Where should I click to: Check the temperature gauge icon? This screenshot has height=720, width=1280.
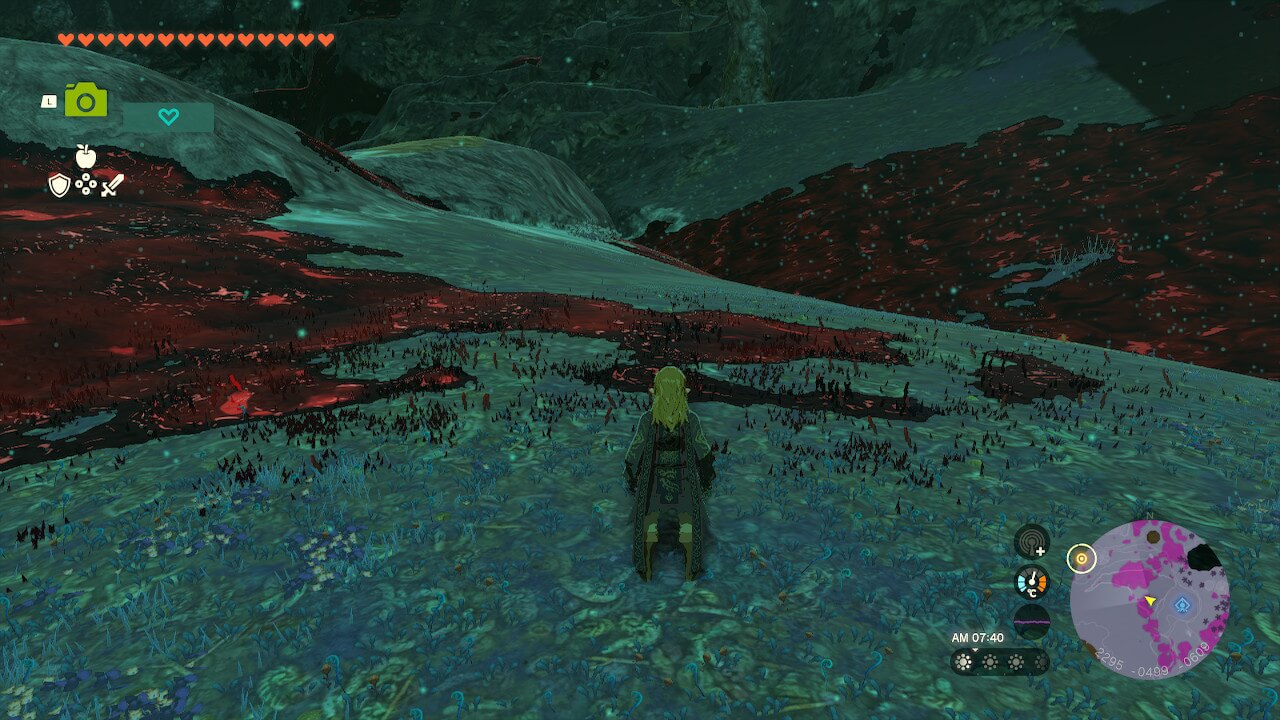click(x=1031, y=581)
